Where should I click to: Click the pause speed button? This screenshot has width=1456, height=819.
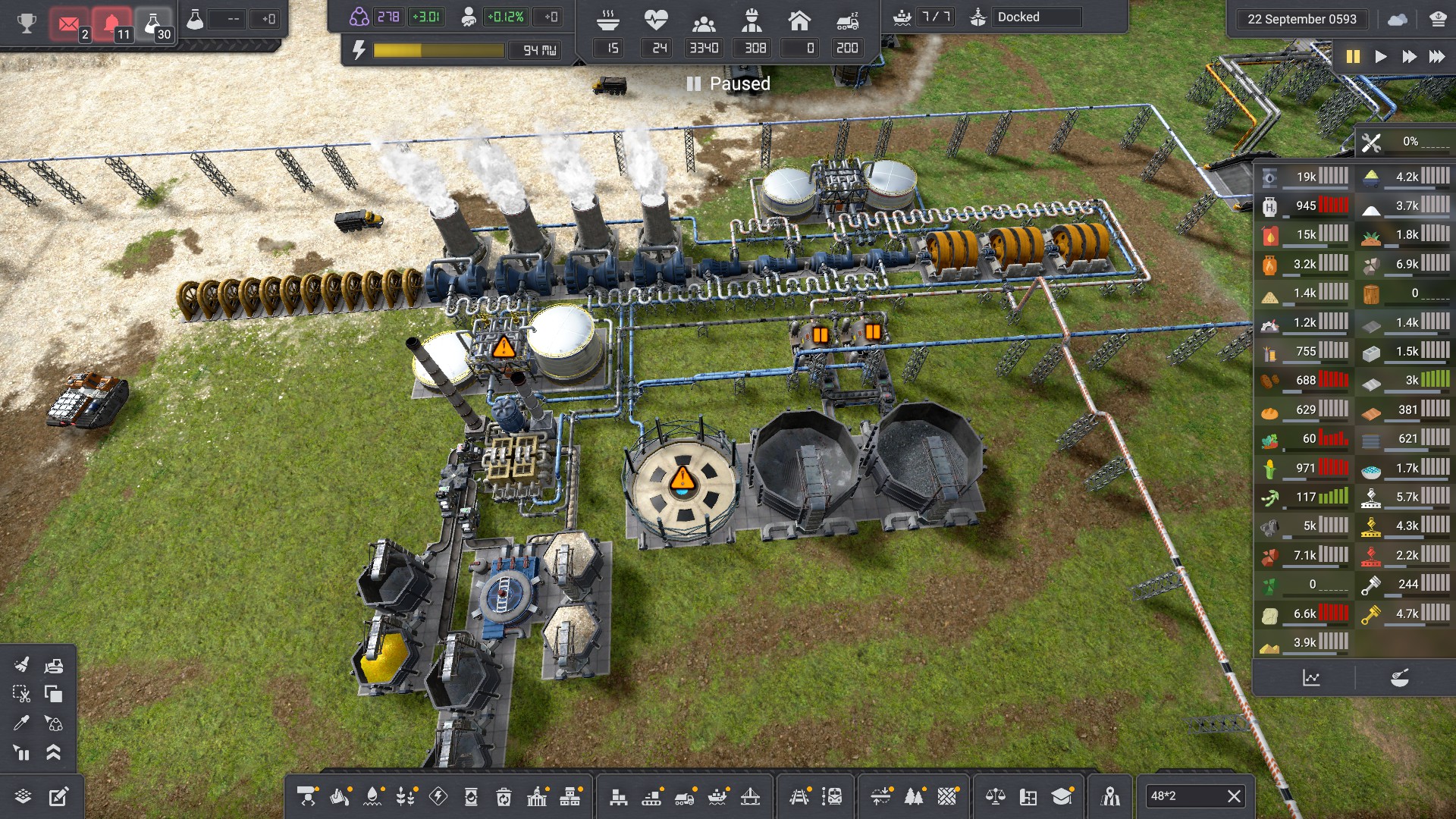point(1353,57)
